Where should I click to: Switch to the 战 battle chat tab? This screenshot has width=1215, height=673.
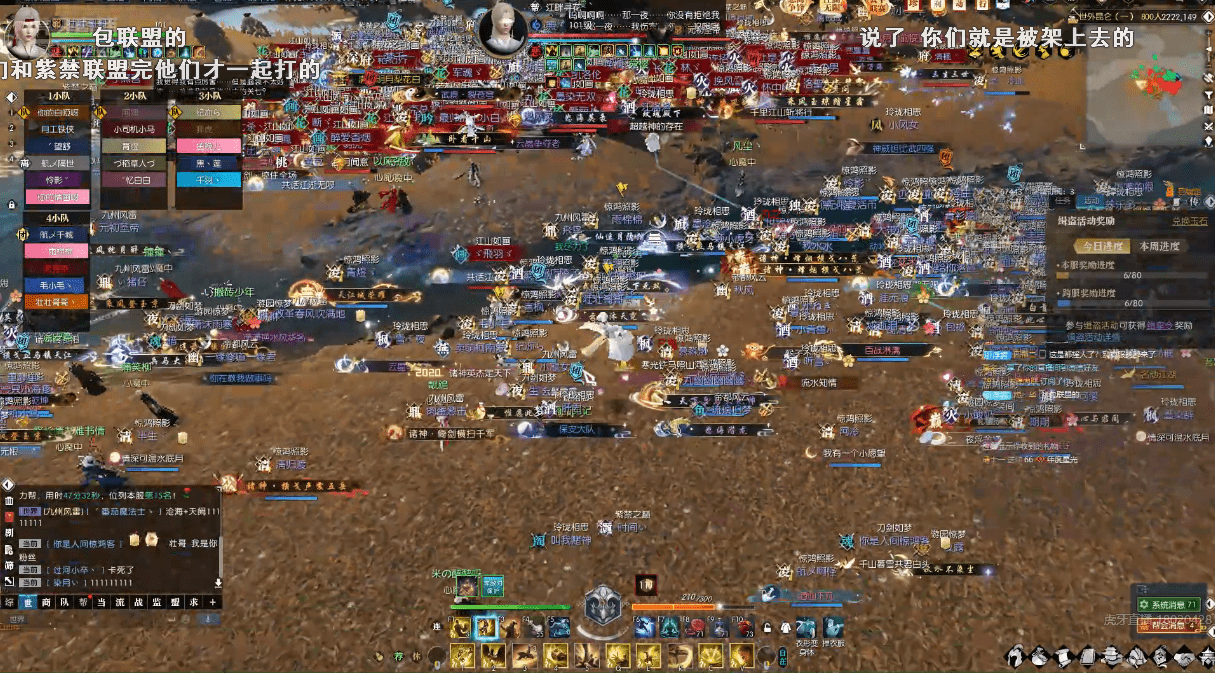[x=138, y=602]
